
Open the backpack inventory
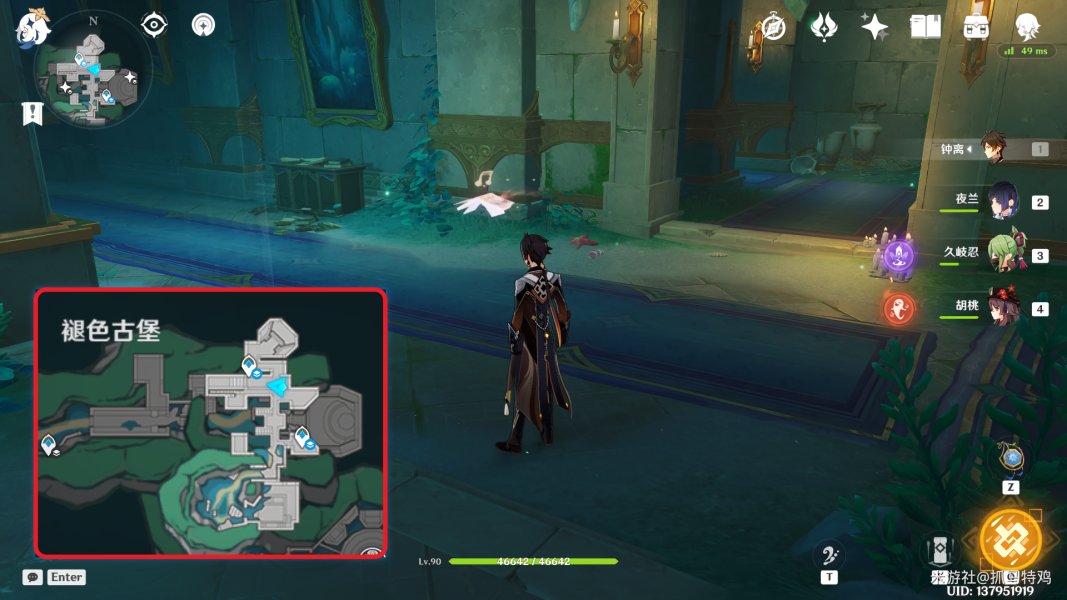(976, 27)
